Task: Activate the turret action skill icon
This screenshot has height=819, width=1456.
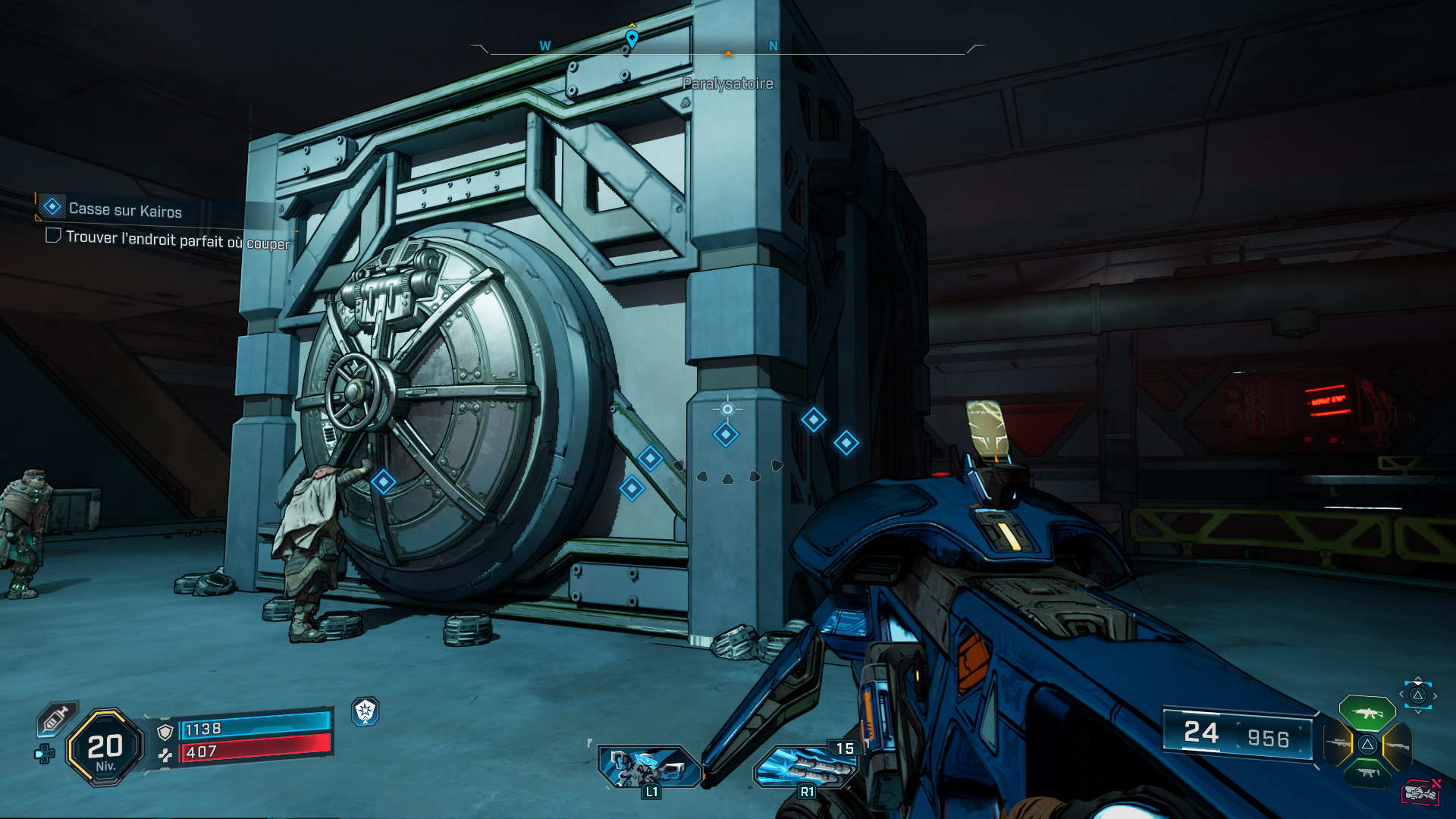Action: click(649, 766)
